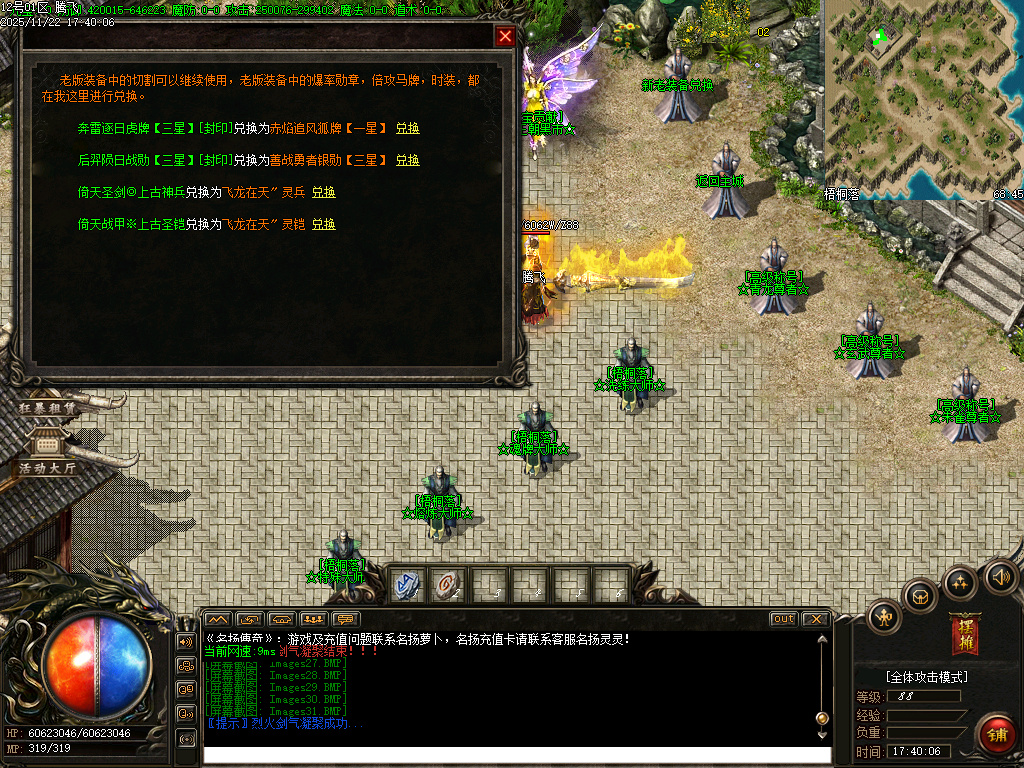Select the orange spiral rune in hotbar slot 2
This screenshot has height=768, width=1024.
coord(447,585)
